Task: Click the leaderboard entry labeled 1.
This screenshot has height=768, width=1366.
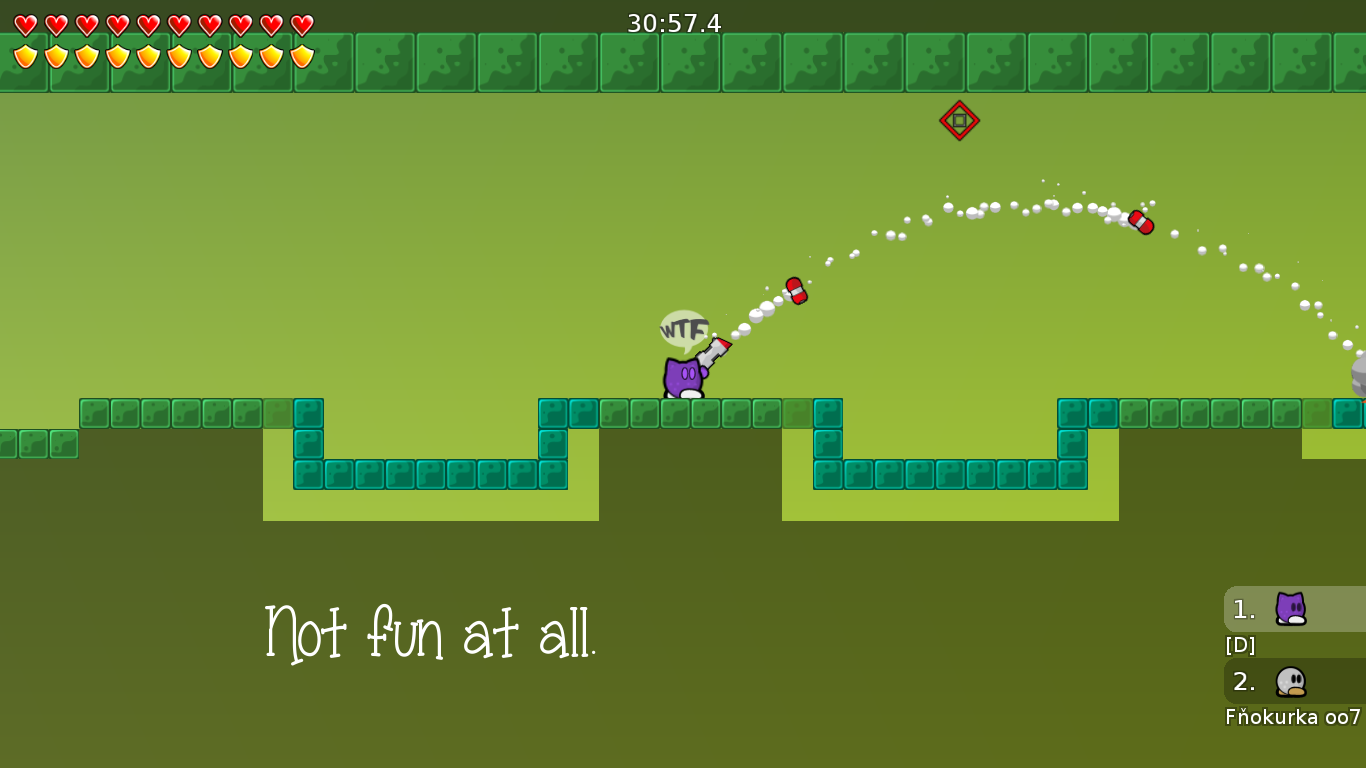Action: (1243, 608)
